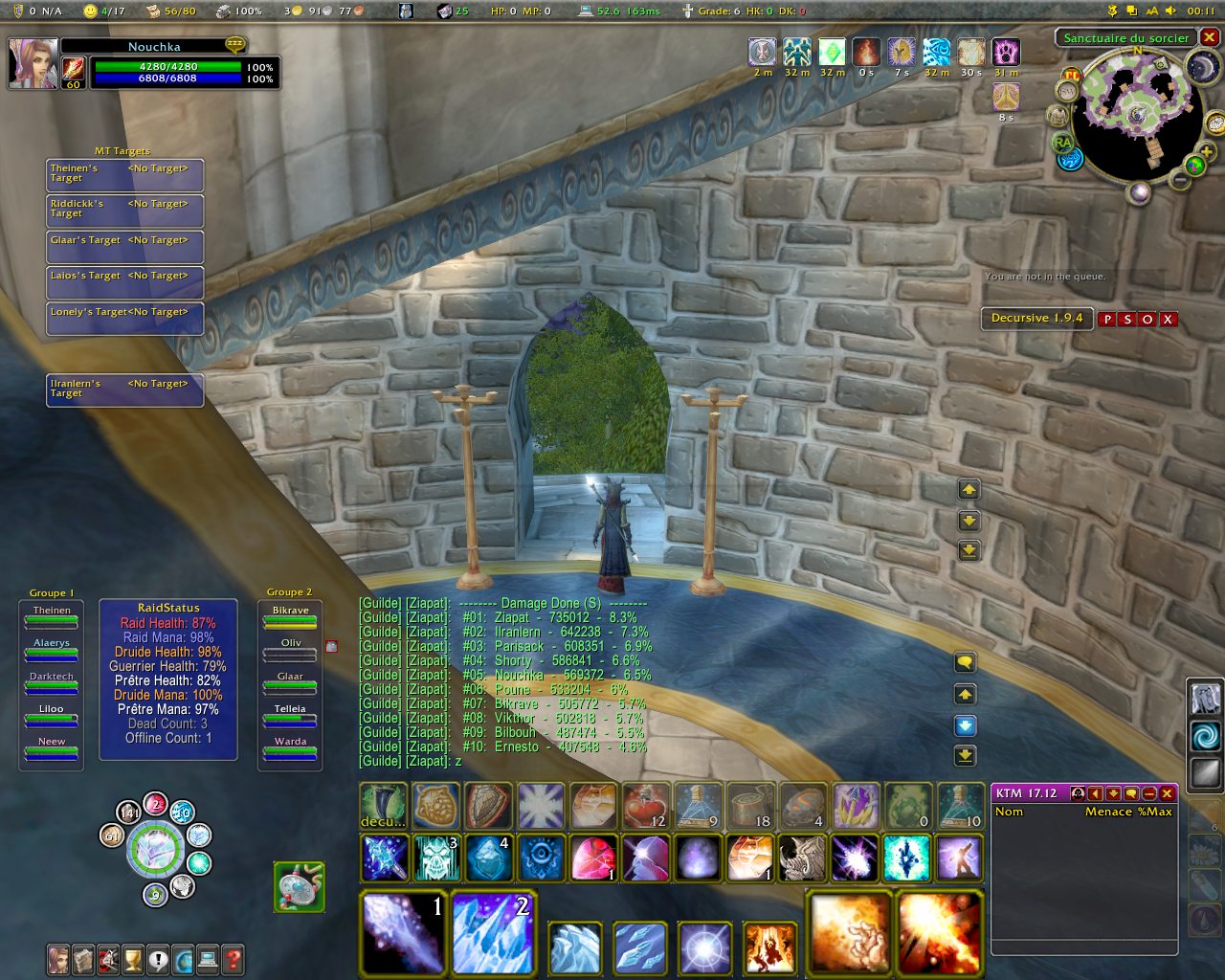Use the red heart potion with 12 charges
The height and width of the screenshot is (980, 1225).
click(646, 806)
